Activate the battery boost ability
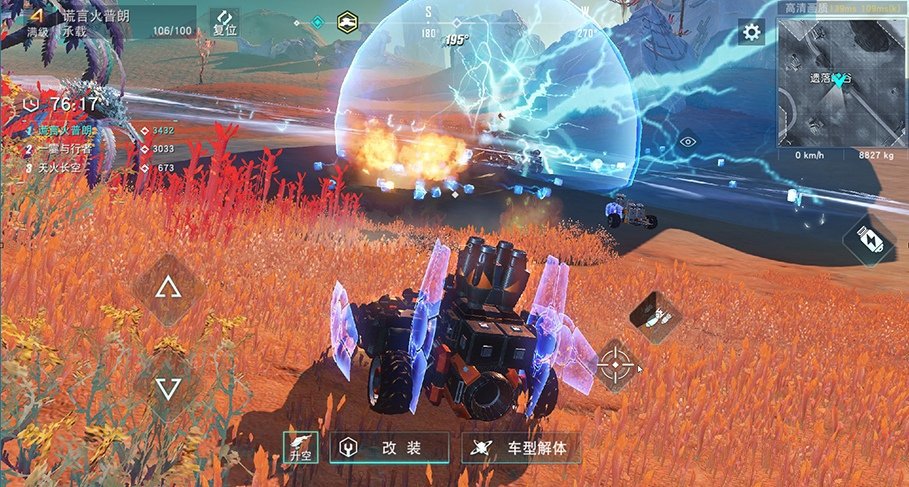This screenshot has height=487, width=909. (x=868, y=242)
